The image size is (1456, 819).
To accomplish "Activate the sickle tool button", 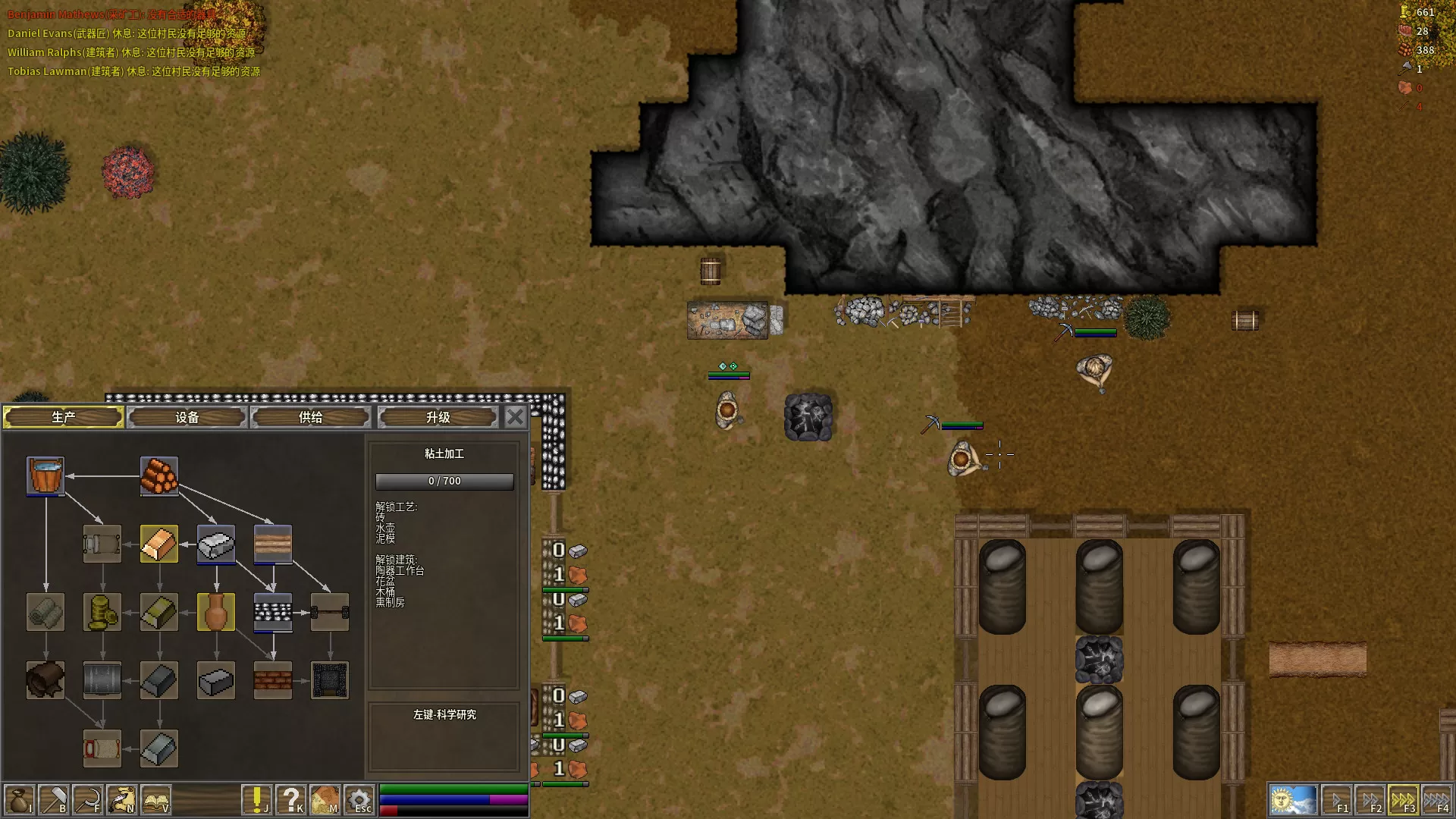I will tap(87, 800).
